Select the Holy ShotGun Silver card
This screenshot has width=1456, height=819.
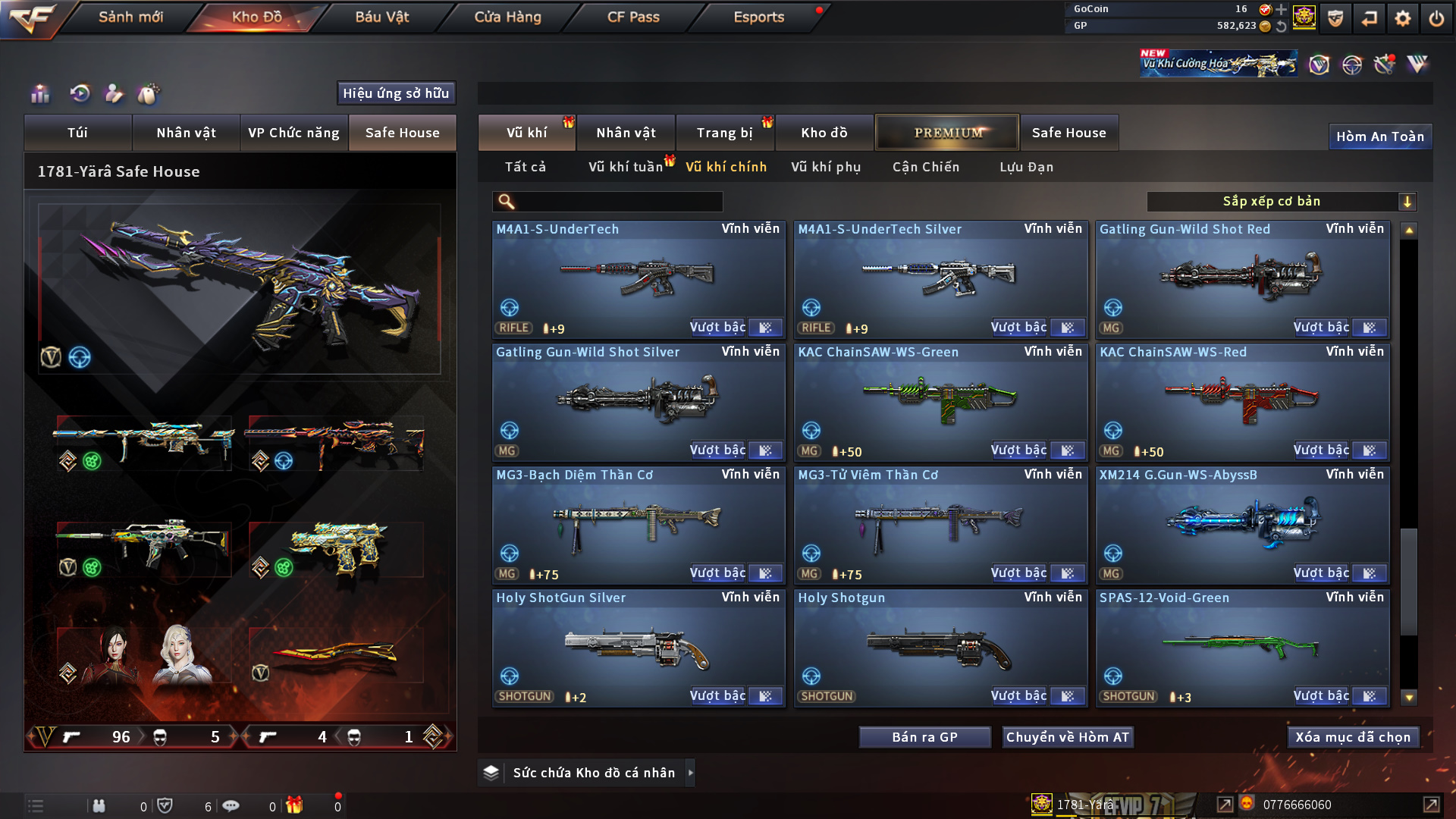coord(638,648)
